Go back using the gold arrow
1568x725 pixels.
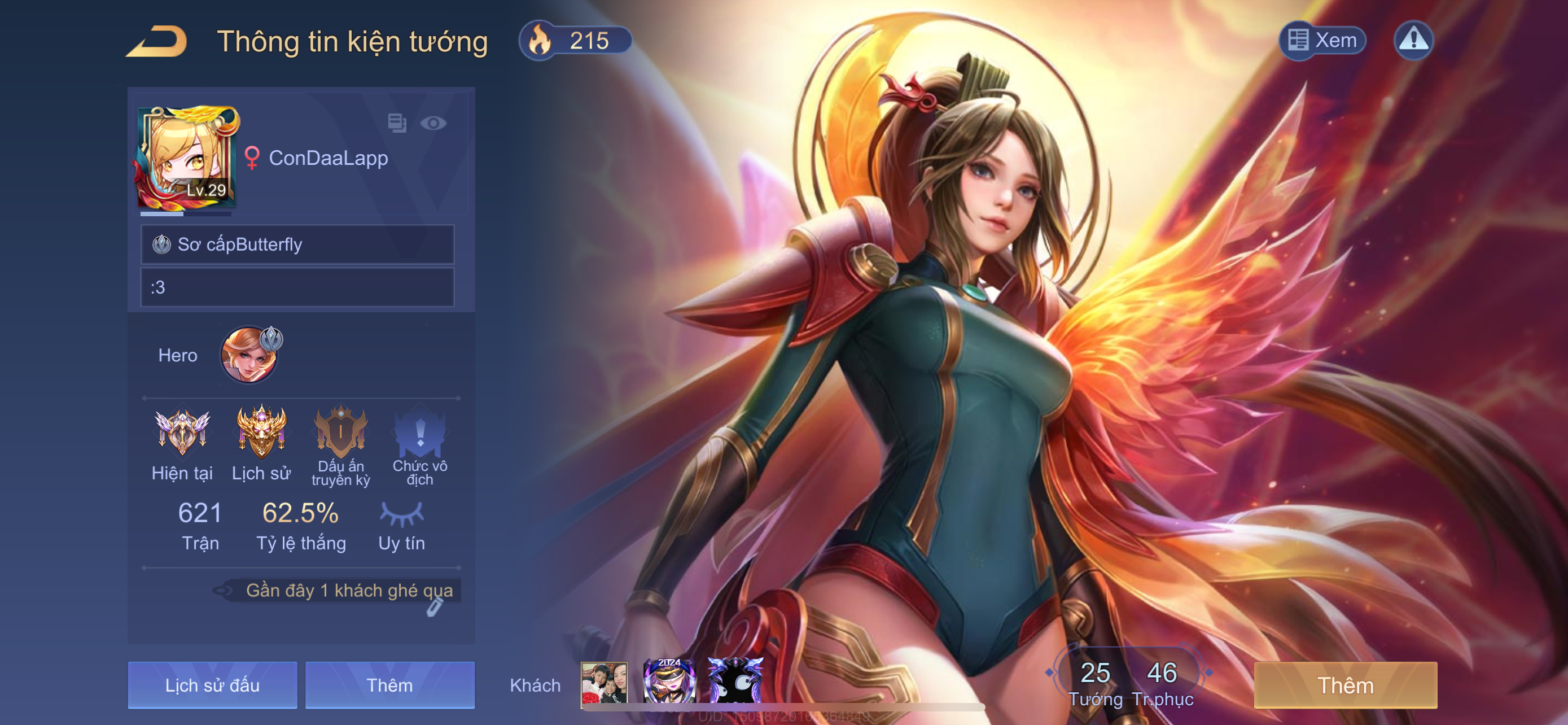157,41
